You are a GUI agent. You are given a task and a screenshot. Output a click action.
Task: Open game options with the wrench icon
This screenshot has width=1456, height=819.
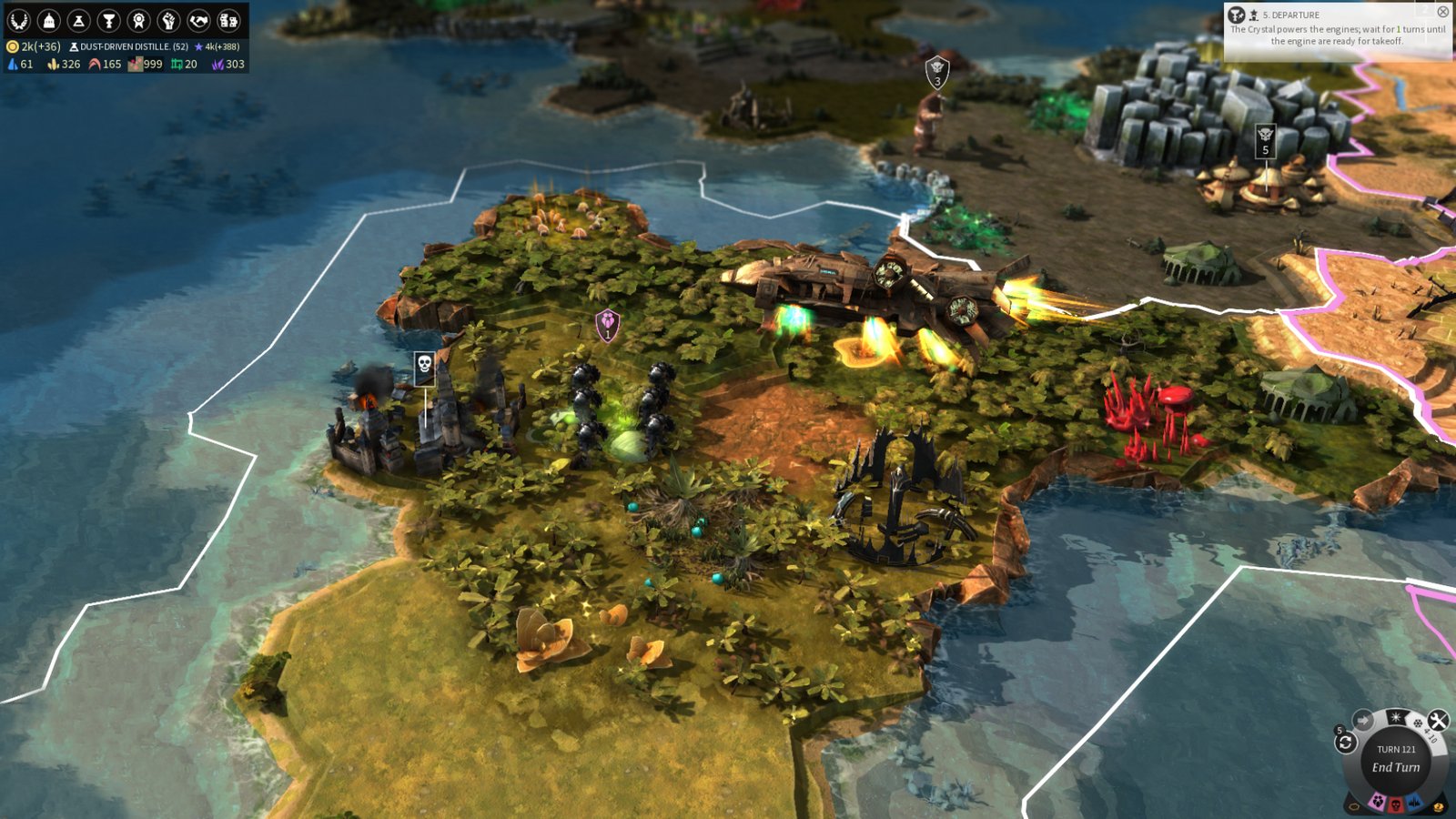pos(1438,721)
